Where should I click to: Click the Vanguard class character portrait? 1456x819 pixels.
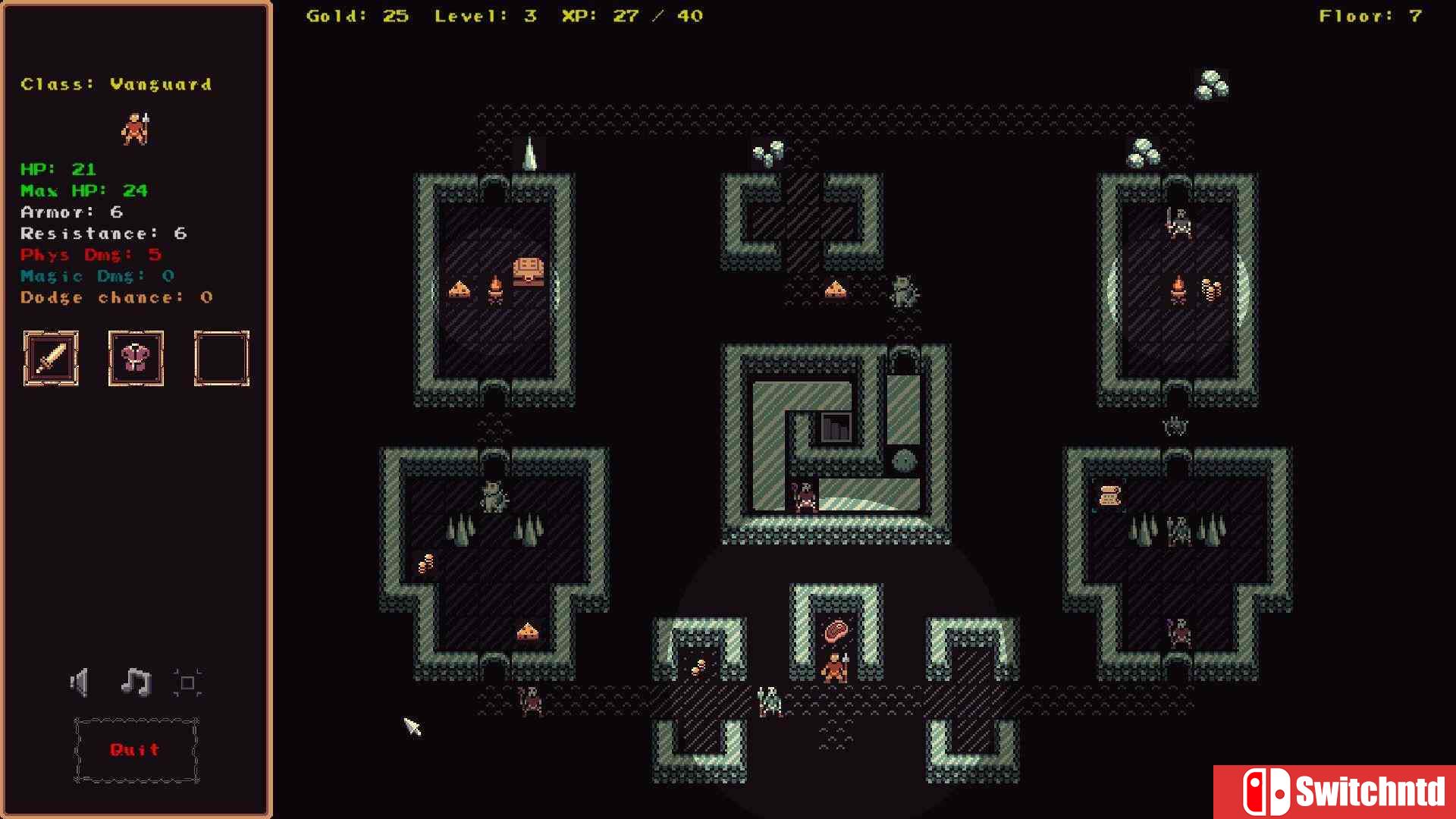point(136,129)
